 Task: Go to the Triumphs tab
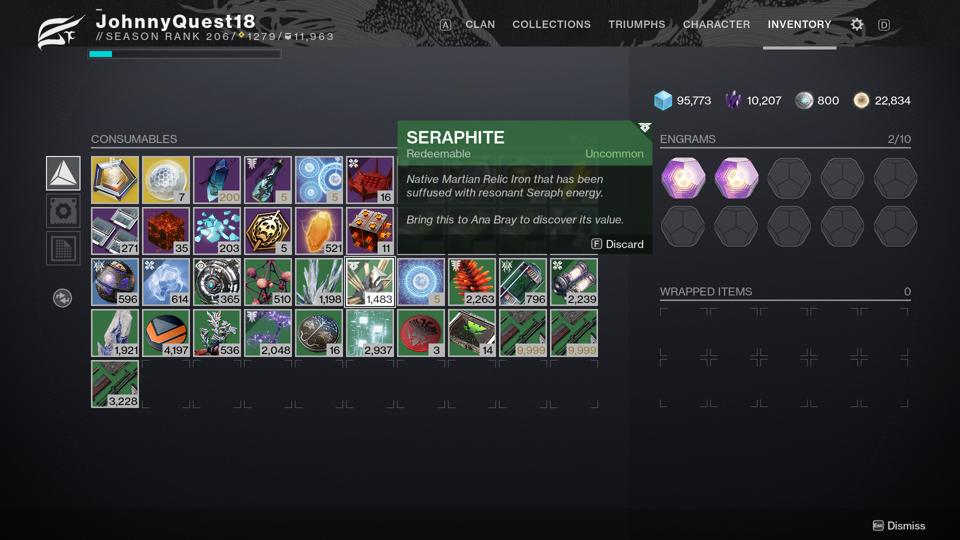click(636, 24)
